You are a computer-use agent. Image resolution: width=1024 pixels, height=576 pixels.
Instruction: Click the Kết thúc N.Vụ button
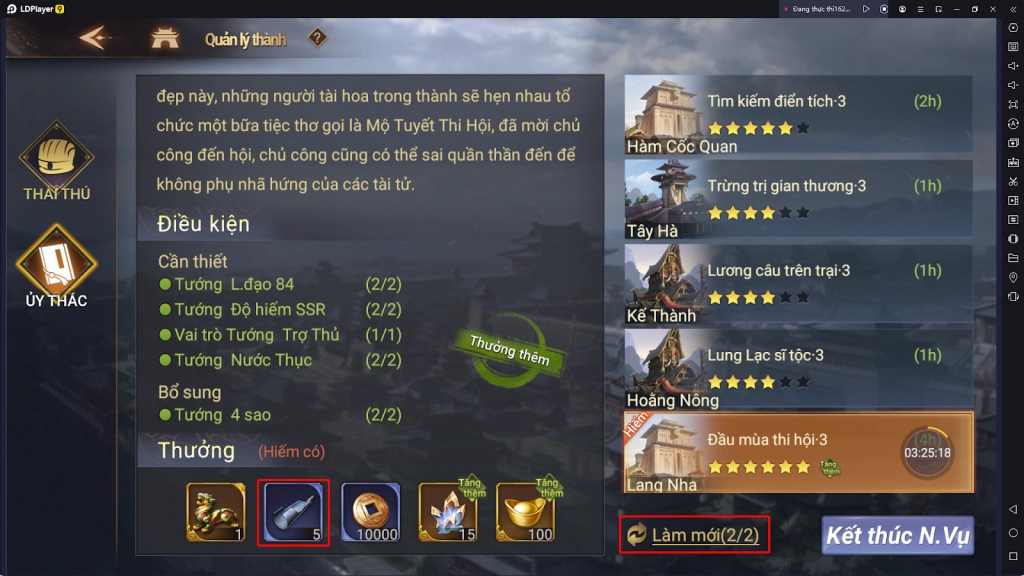897,535
